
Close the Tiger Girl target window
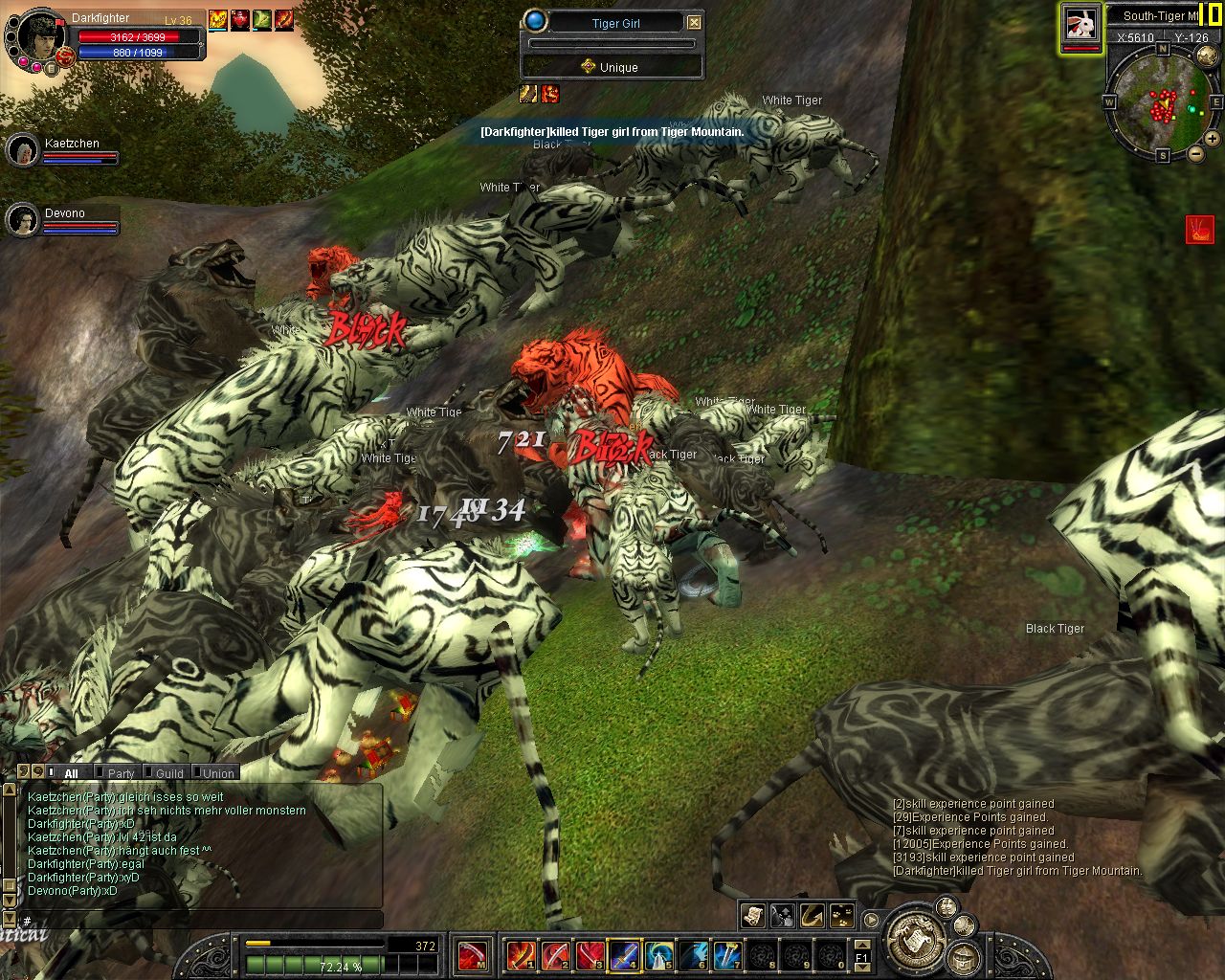coord(695,23)
